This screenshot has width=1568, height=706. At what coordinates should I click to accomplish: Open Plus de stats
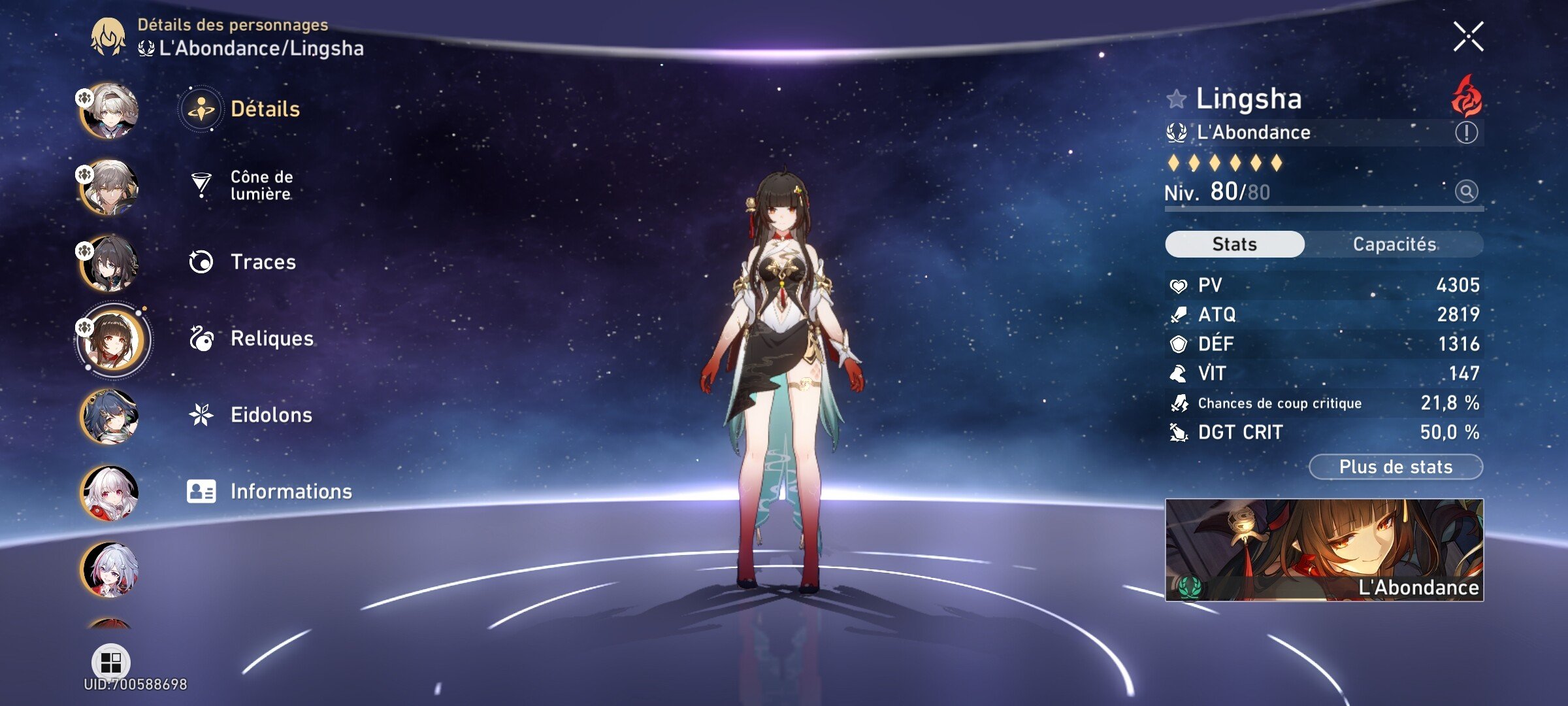[1396, 466]
